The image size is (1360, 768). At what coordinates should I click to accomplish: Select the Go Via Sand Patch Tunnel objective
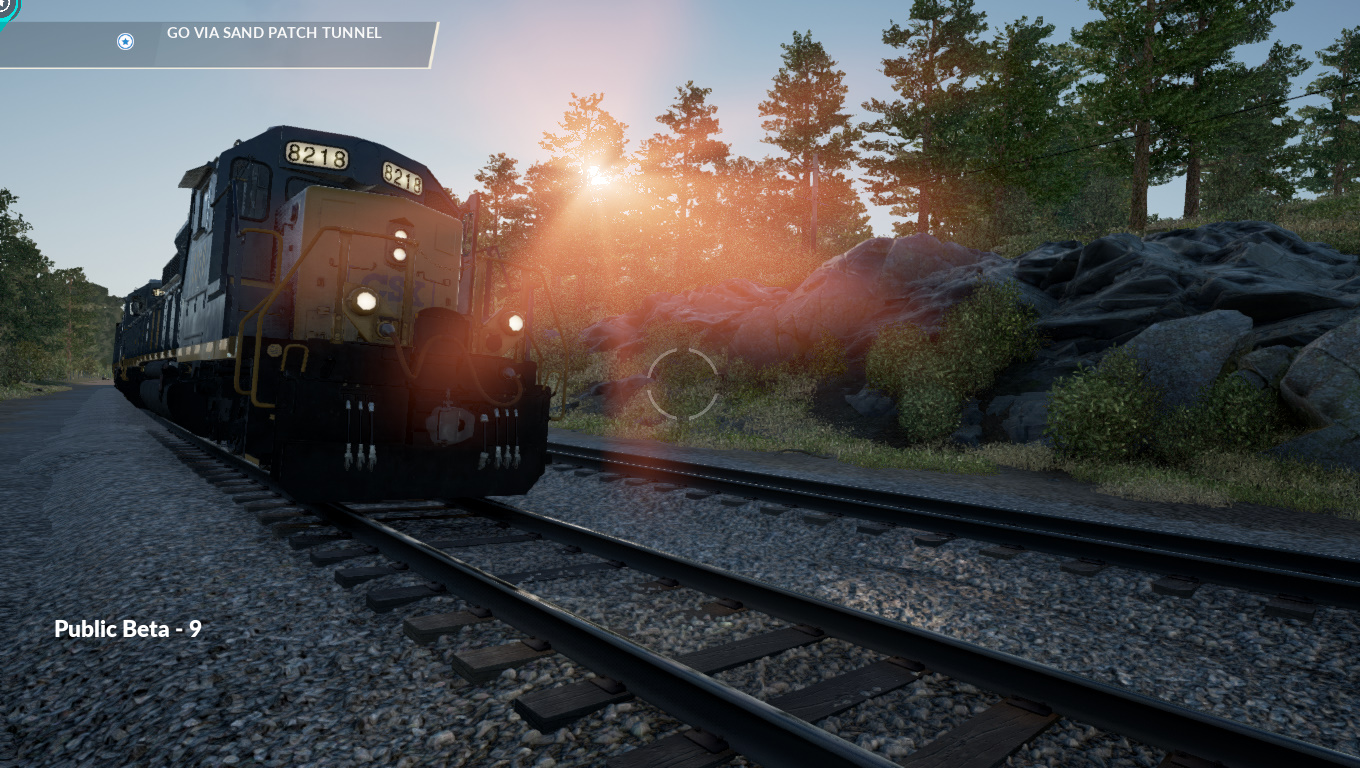point(274,33)
